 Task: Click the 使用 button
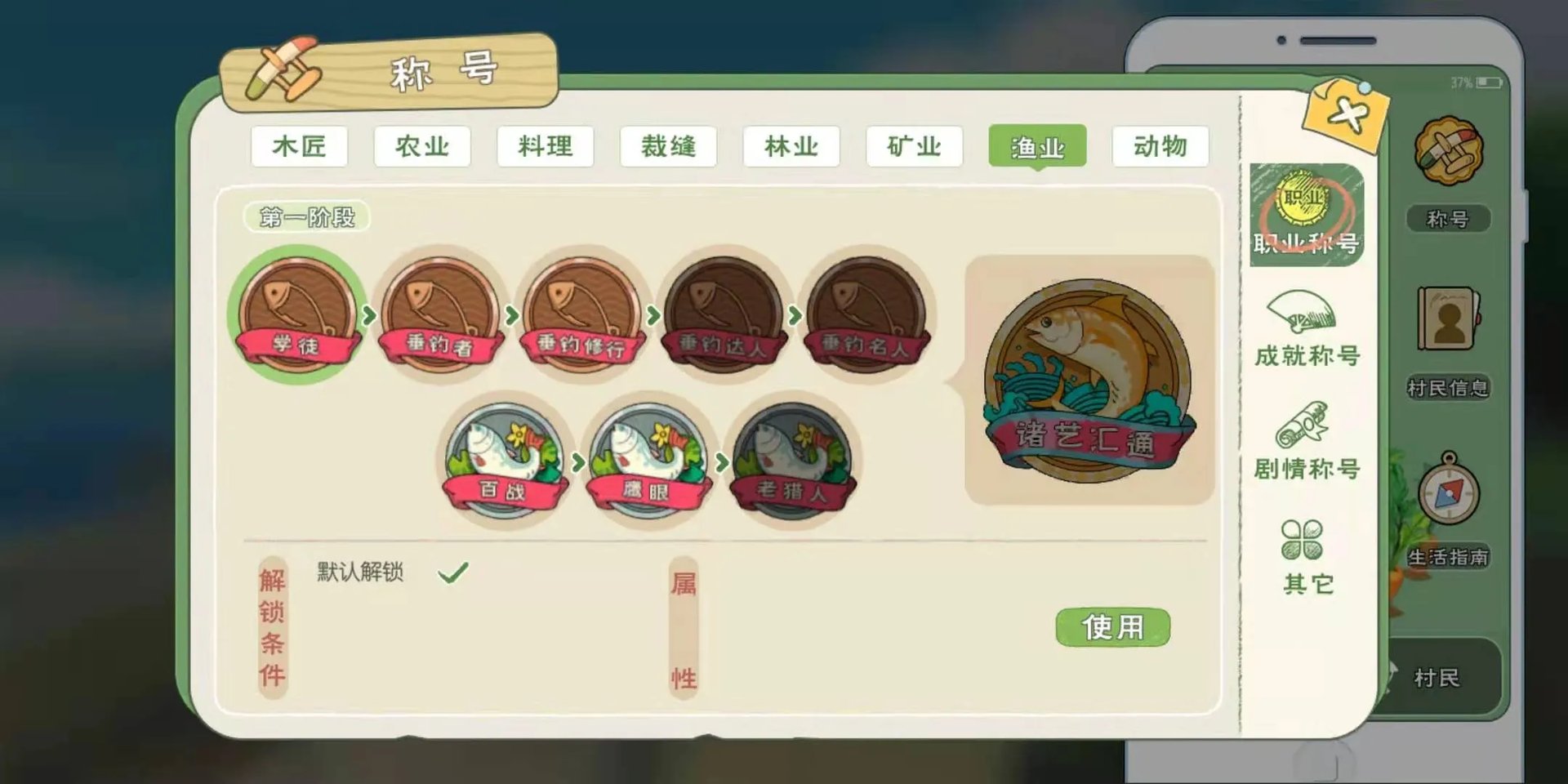pyautogui.click(x=1111, y=625)
